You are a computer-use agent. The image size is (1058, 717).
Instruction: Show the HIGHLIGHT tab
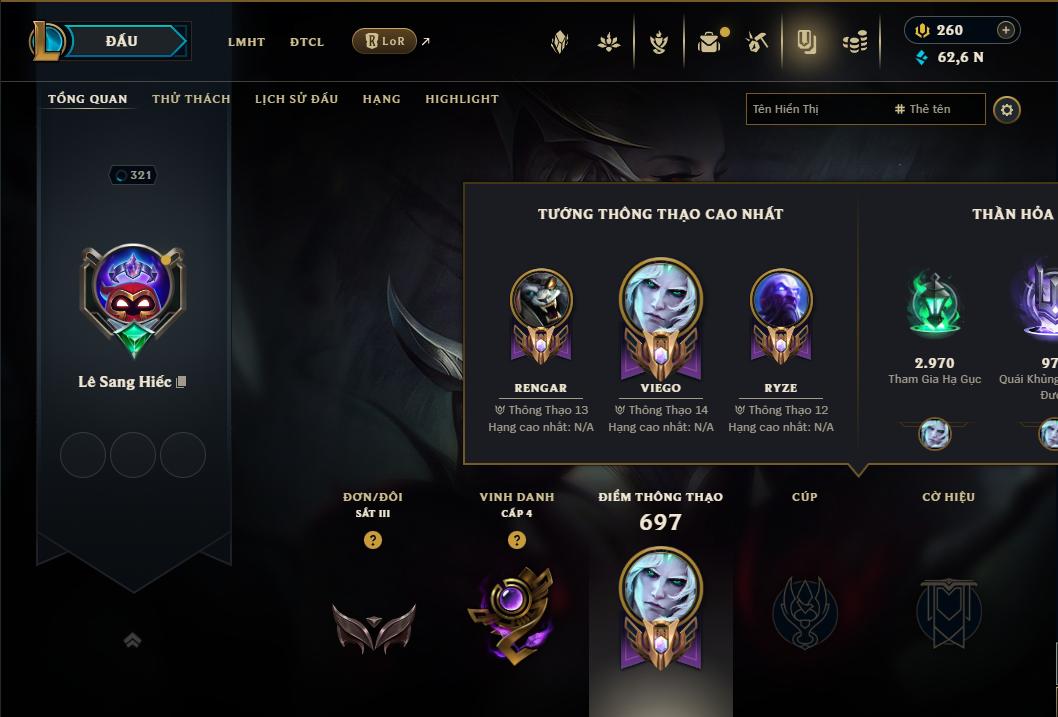(x=462, y=99)
